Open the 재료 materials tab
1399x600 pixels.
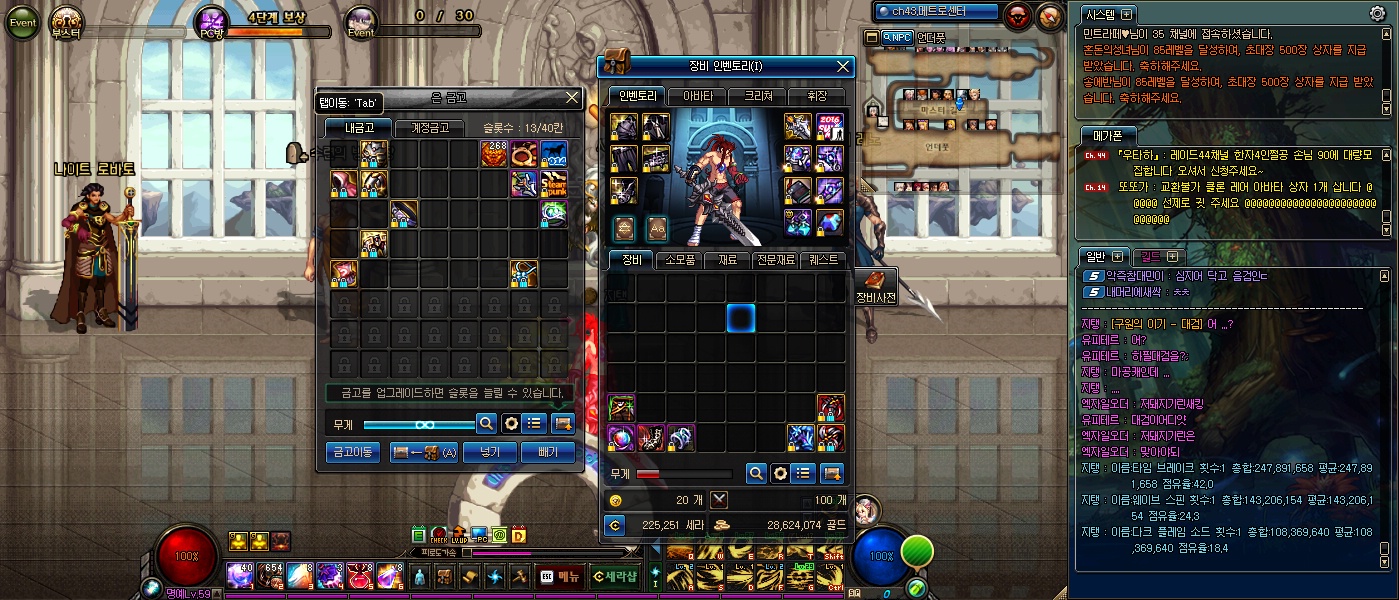pos(727,260)
